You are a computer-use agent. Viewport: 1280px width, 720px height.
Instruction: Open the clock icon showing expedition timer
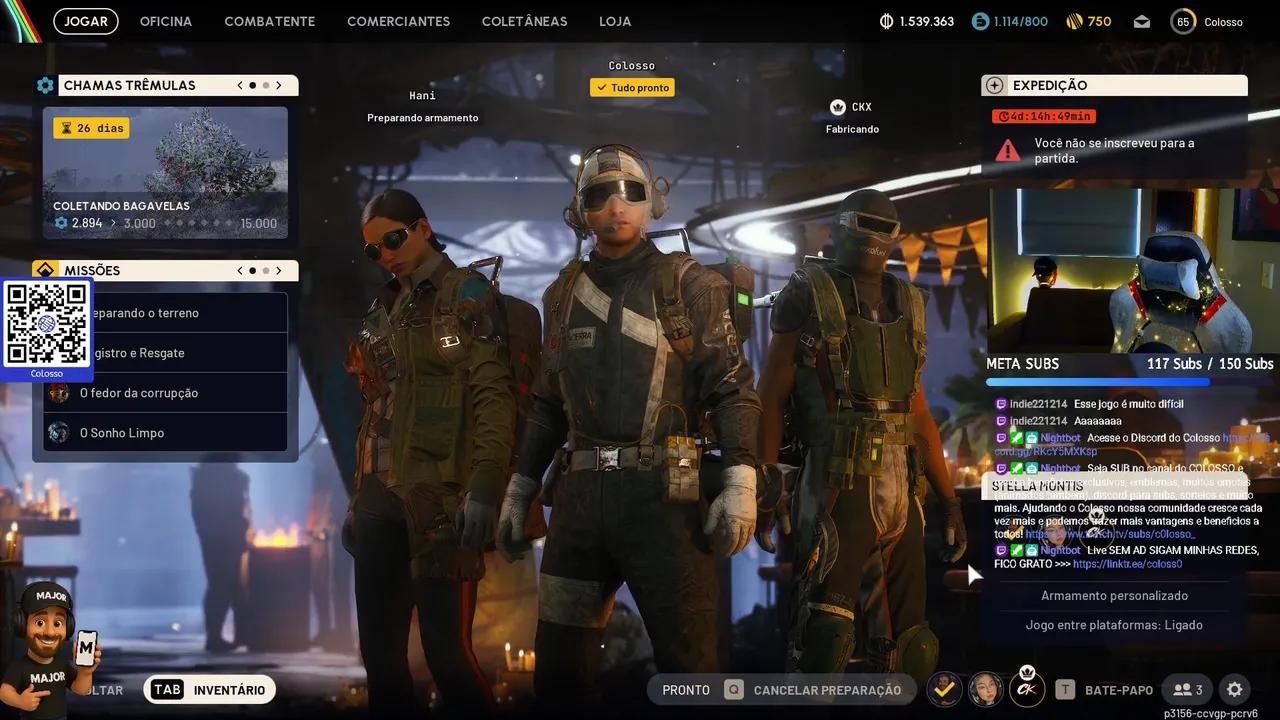1003,116
